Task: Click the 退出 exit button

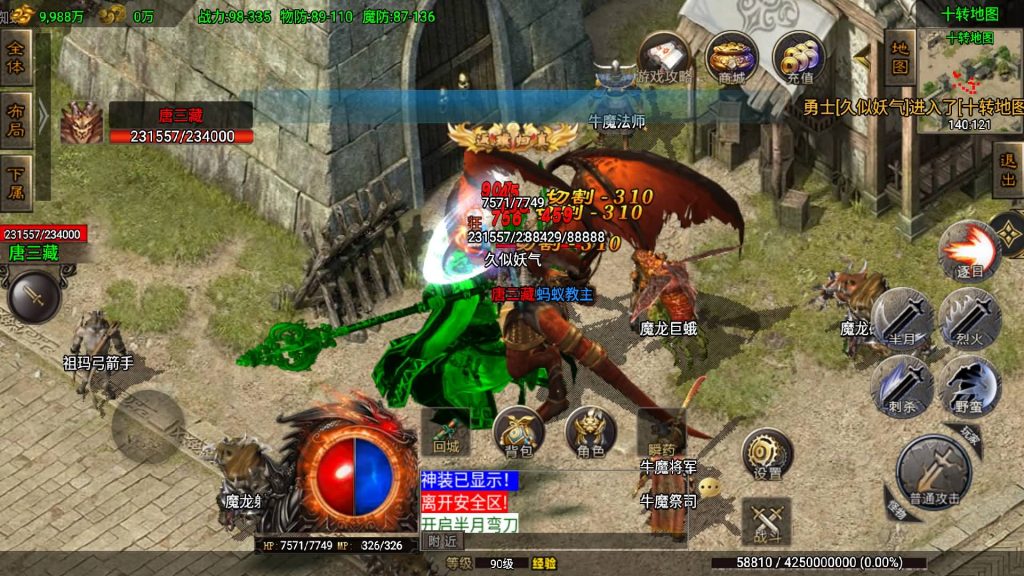Action: (x=1008, y=169)
